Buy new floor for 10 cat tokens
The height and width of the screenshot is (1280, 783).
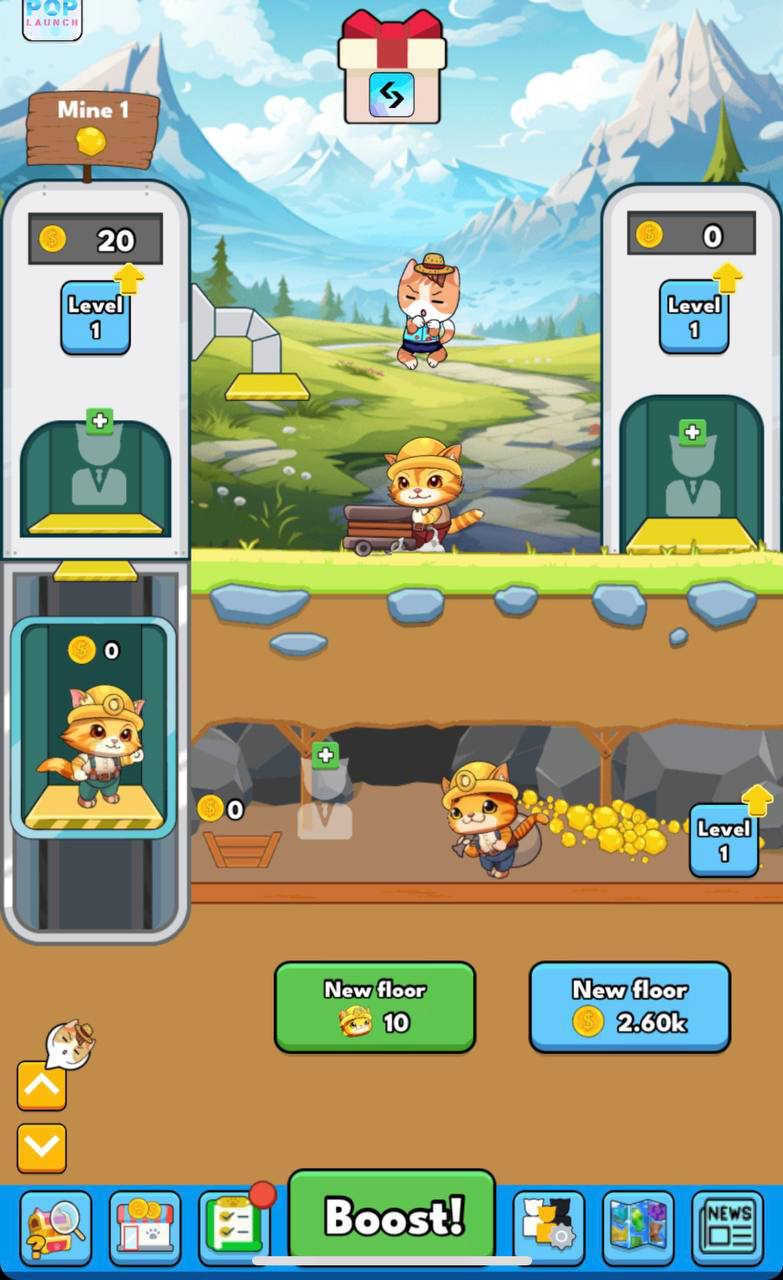point(374,1007)
